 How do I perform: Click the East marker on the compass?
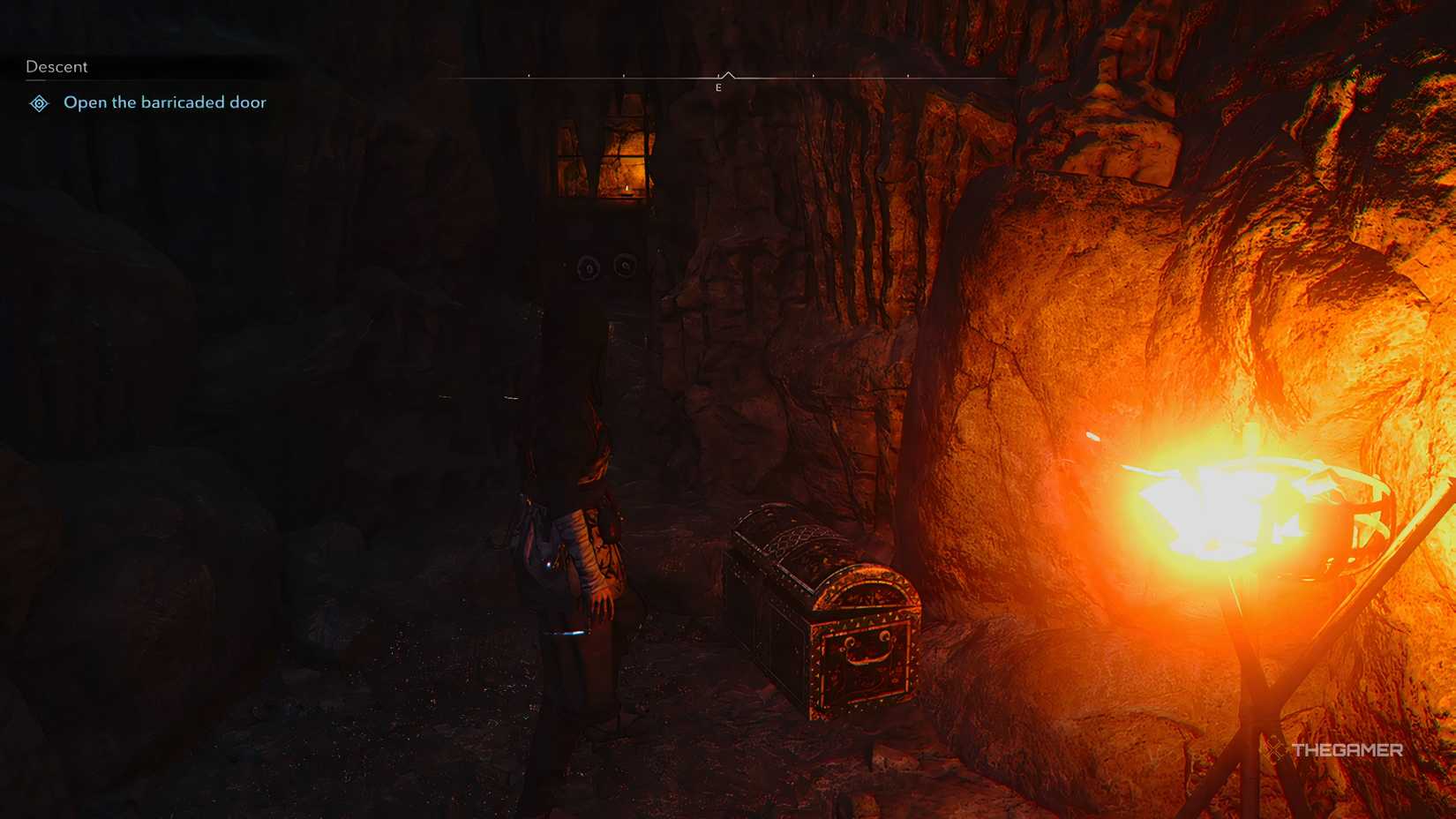coord(719,86)
